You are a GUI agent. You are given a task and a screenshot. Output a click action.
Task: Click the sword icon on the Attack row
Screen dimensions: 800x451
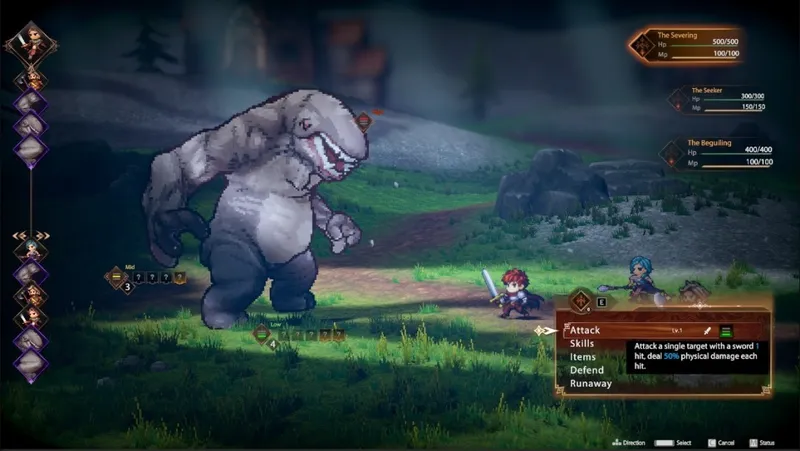point(707,330)
